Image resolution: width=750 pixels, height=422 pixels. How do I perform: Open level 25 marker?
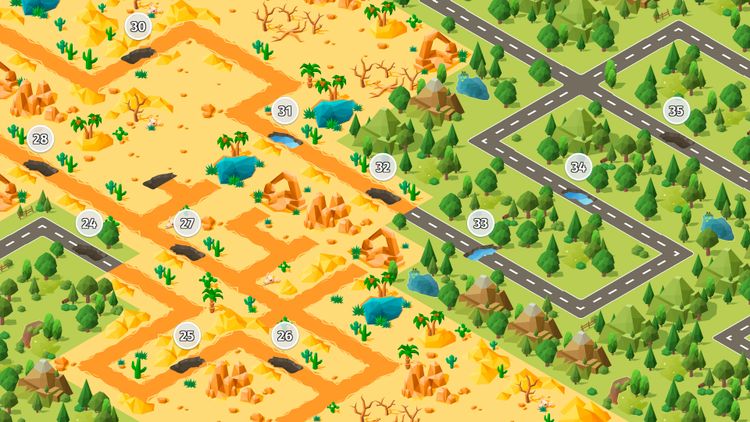[187, 336]
